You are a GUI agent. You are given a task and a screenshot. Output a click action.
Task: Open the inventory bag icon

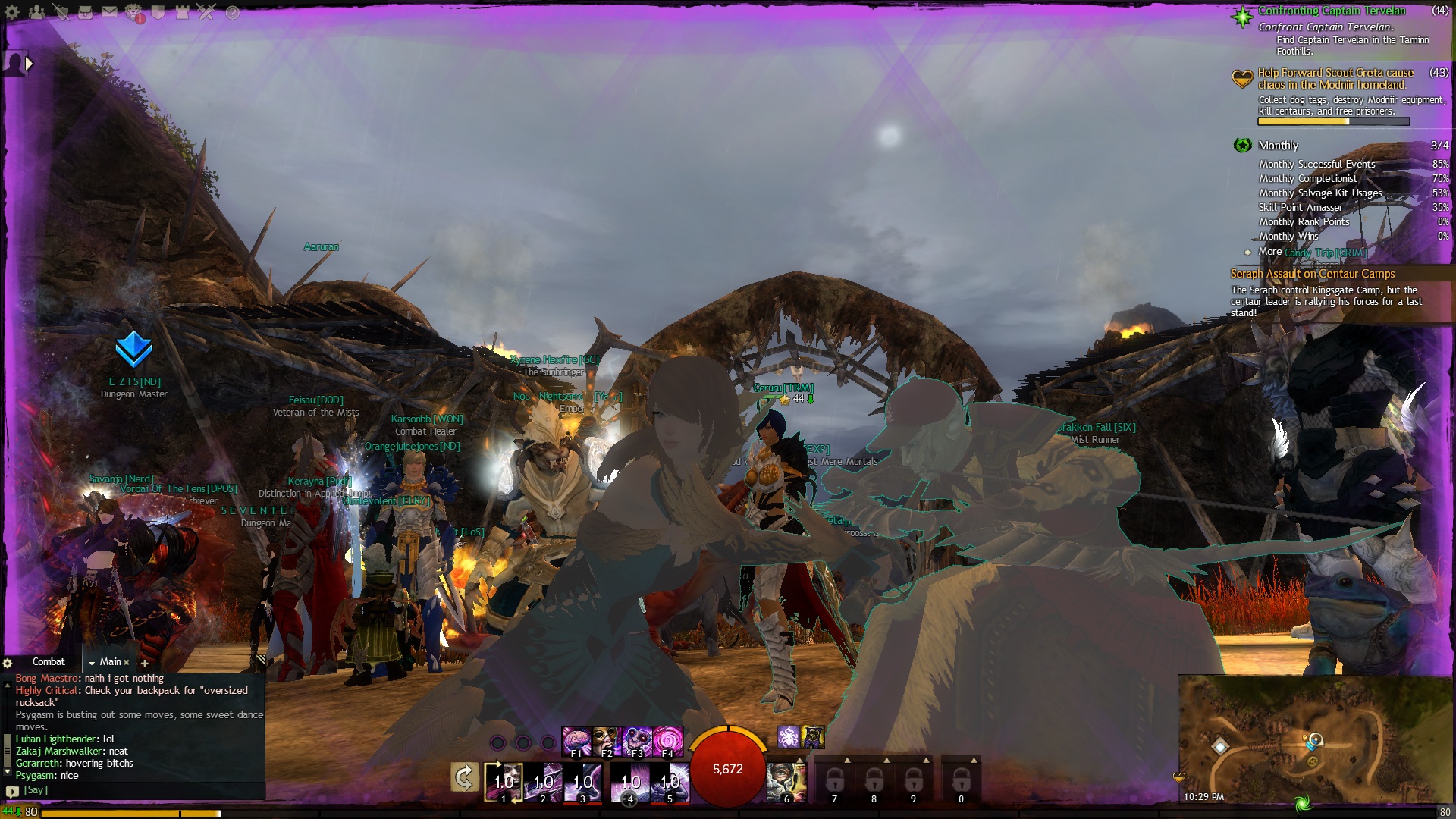pos(86,12)
